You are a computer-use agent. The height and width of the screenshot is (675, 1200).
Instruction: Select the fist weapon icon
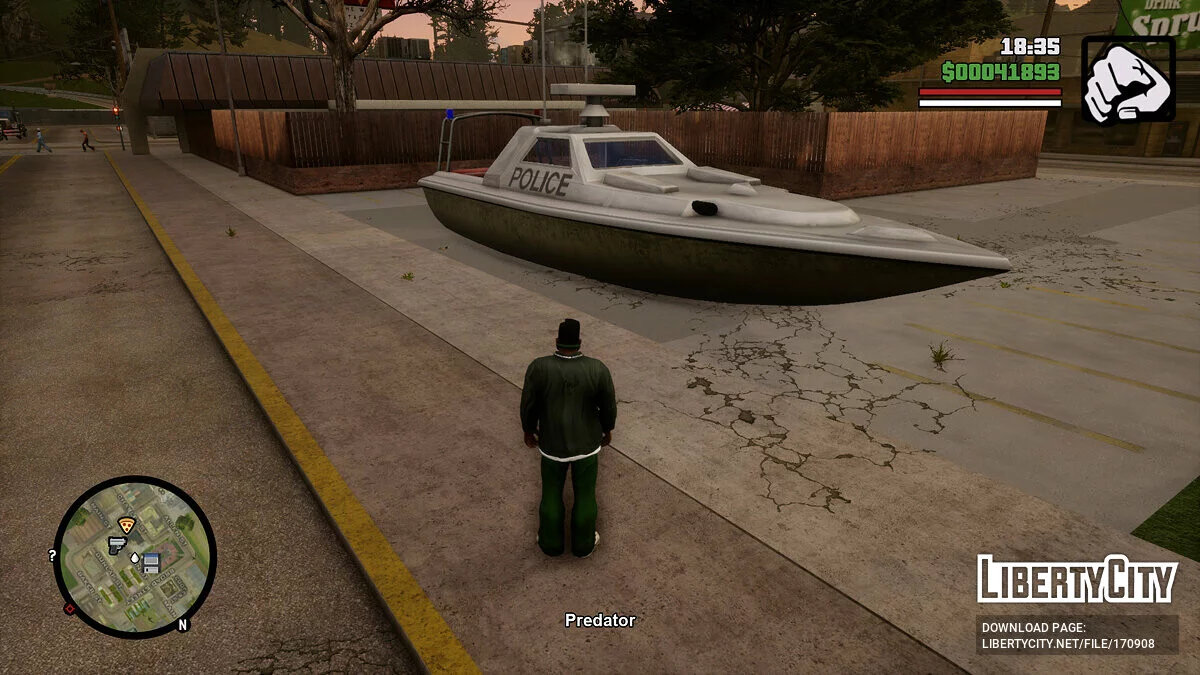click(x=1128, y=80)
